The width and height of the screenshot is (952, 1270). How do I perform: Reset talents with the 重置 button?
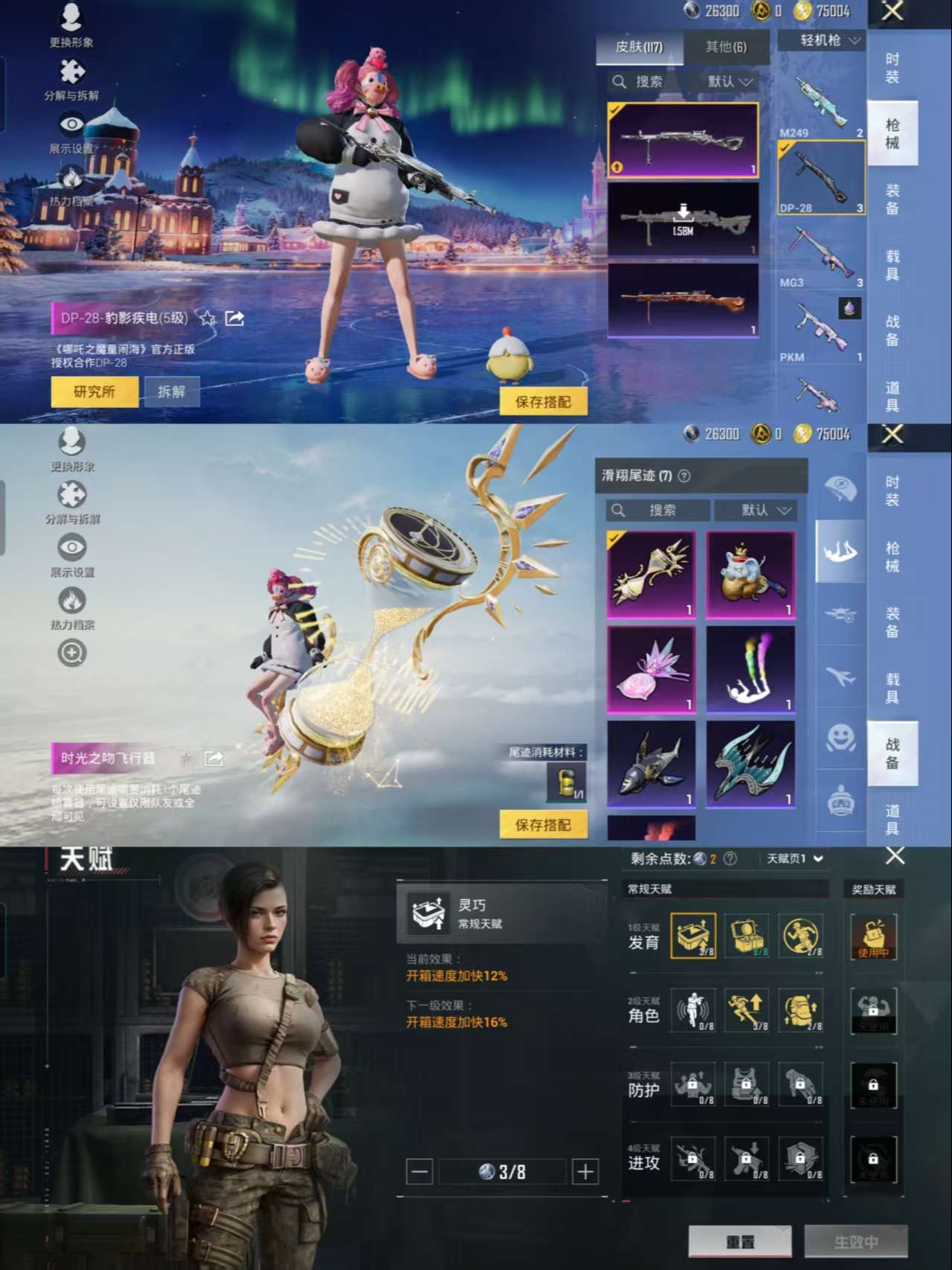point(740,1242)
